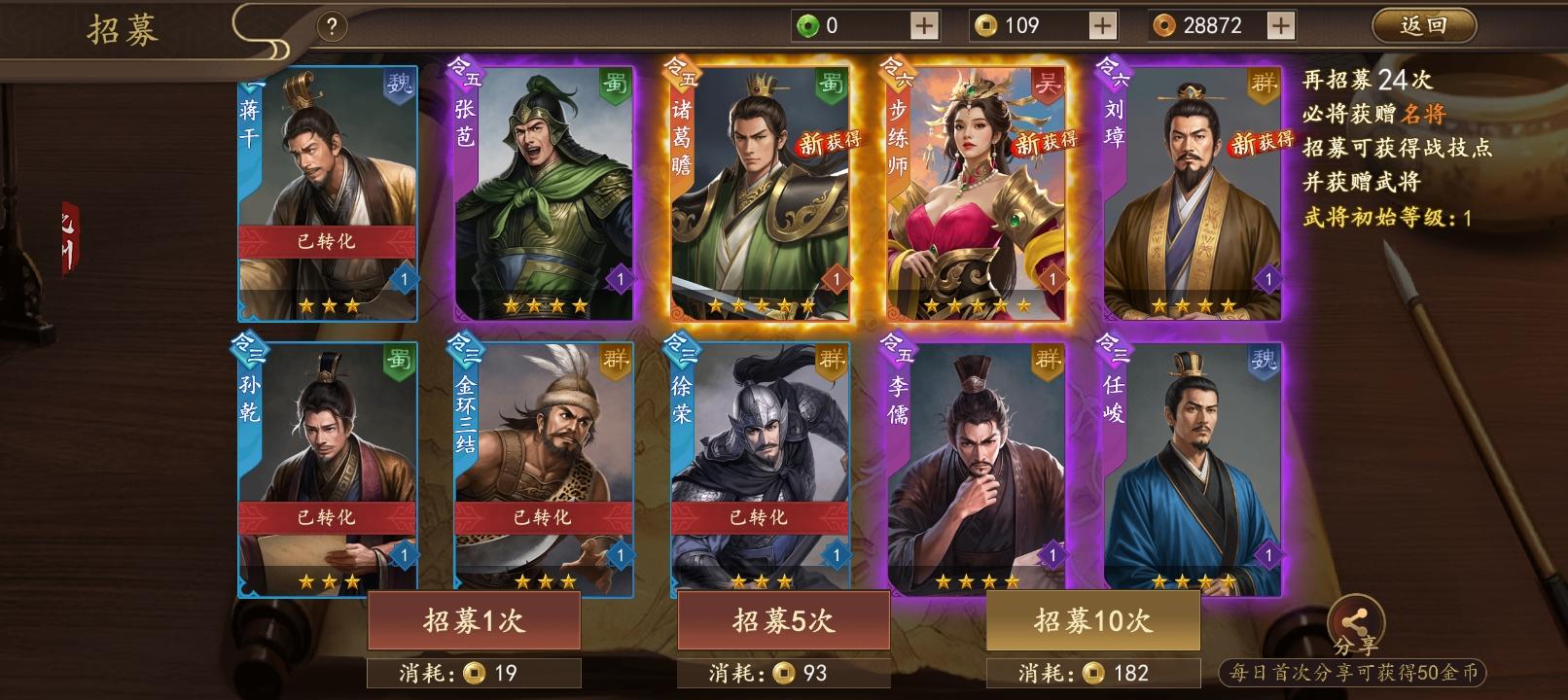Image resolution: width=1568 pixels, height=700 pixels.
Task: Click the plus beside the 109 gold coins
Action: click(1103, 25)
